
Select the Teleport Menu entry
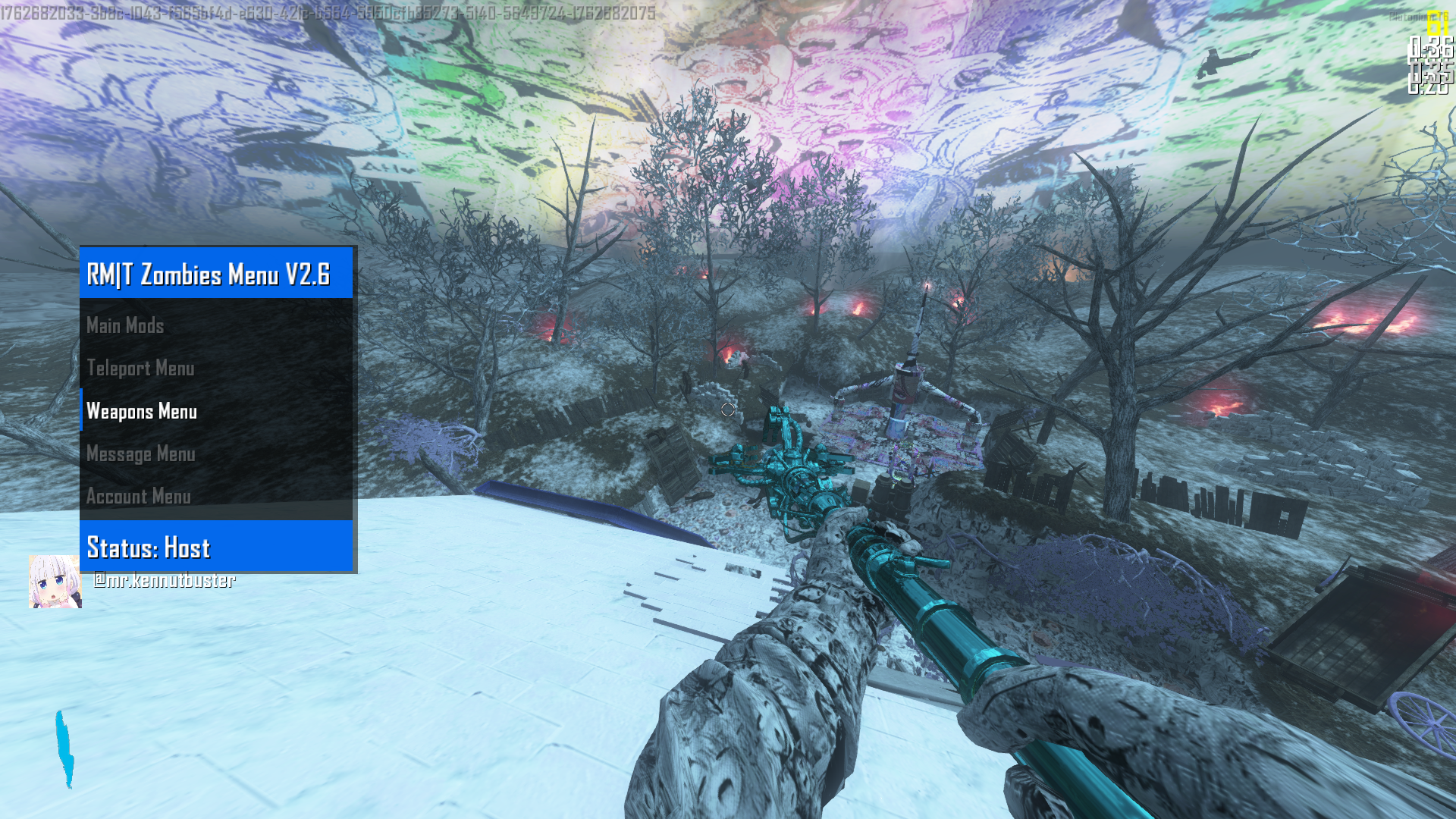coord(141,369)
